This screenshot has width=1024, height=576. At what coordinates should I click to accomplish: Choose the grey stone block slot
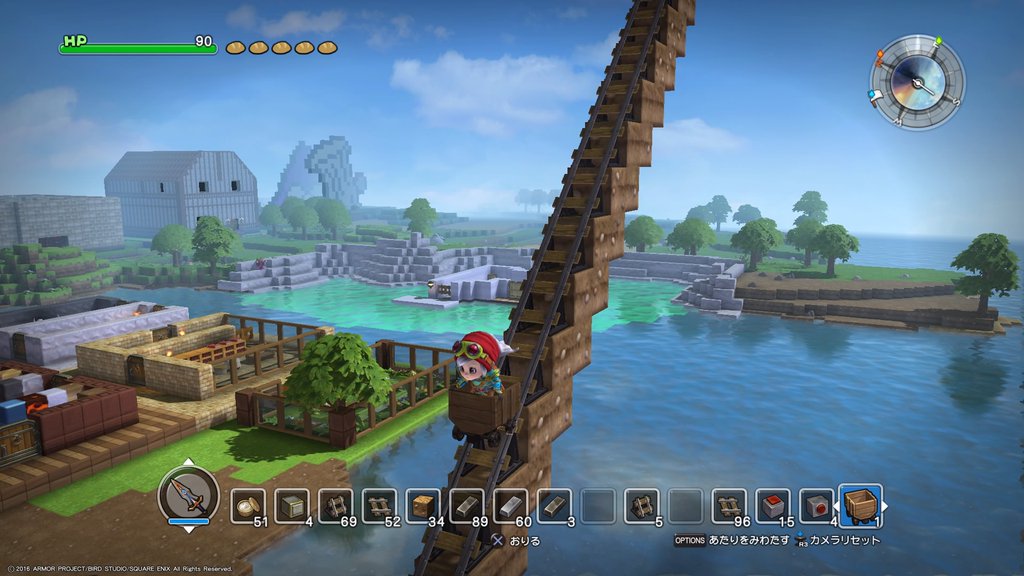(x=292, y=506)
